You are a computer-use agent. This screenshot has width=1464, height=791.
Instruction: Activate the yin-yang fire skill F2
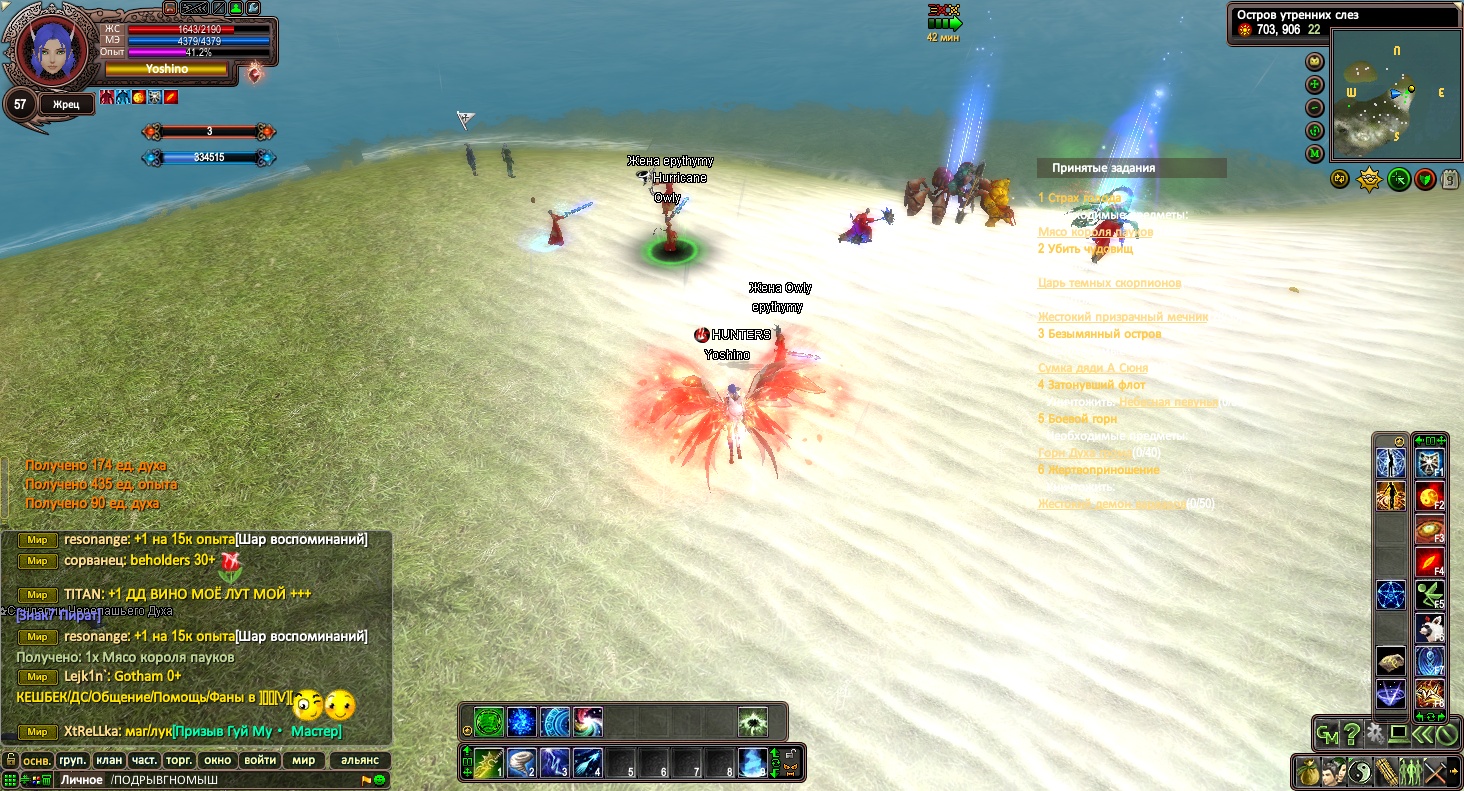pos(1429,497)
